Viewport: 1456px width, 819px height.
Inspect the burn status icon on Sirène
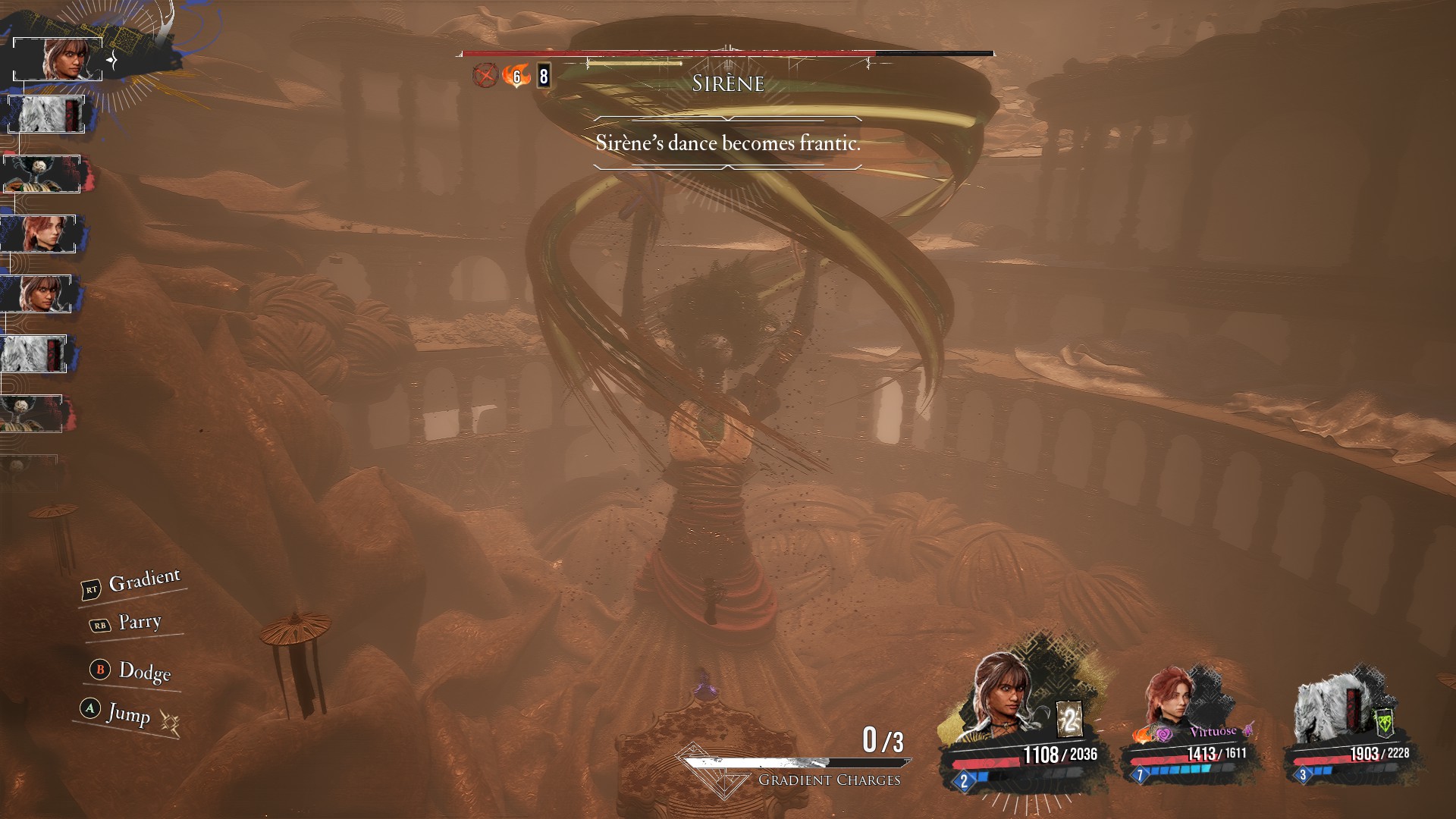(x=516, y=76)
